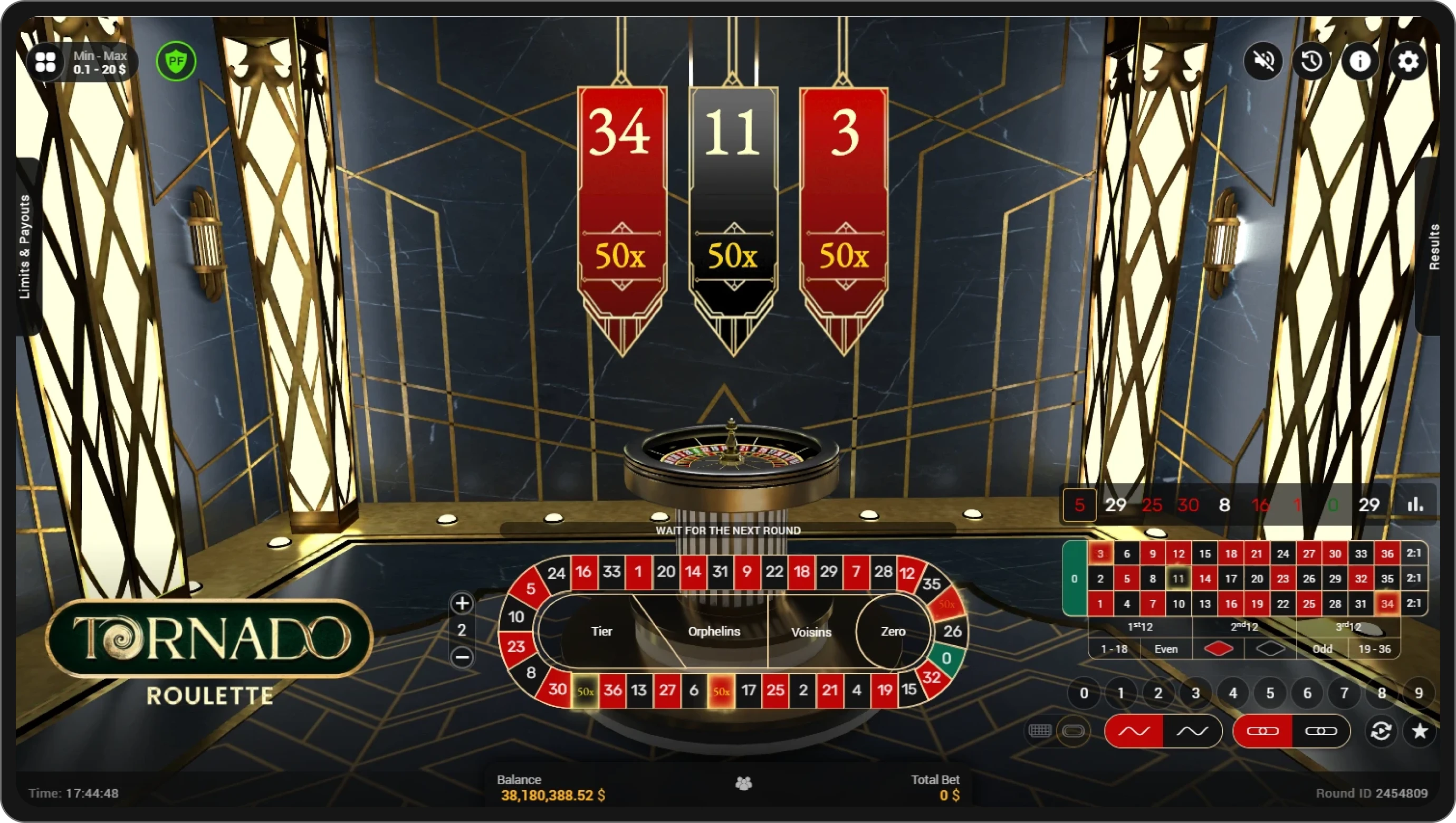Image resolution: width=1456 pixels, height=823 pixels.
Task: Open the settings gear
Action: 1409,61
